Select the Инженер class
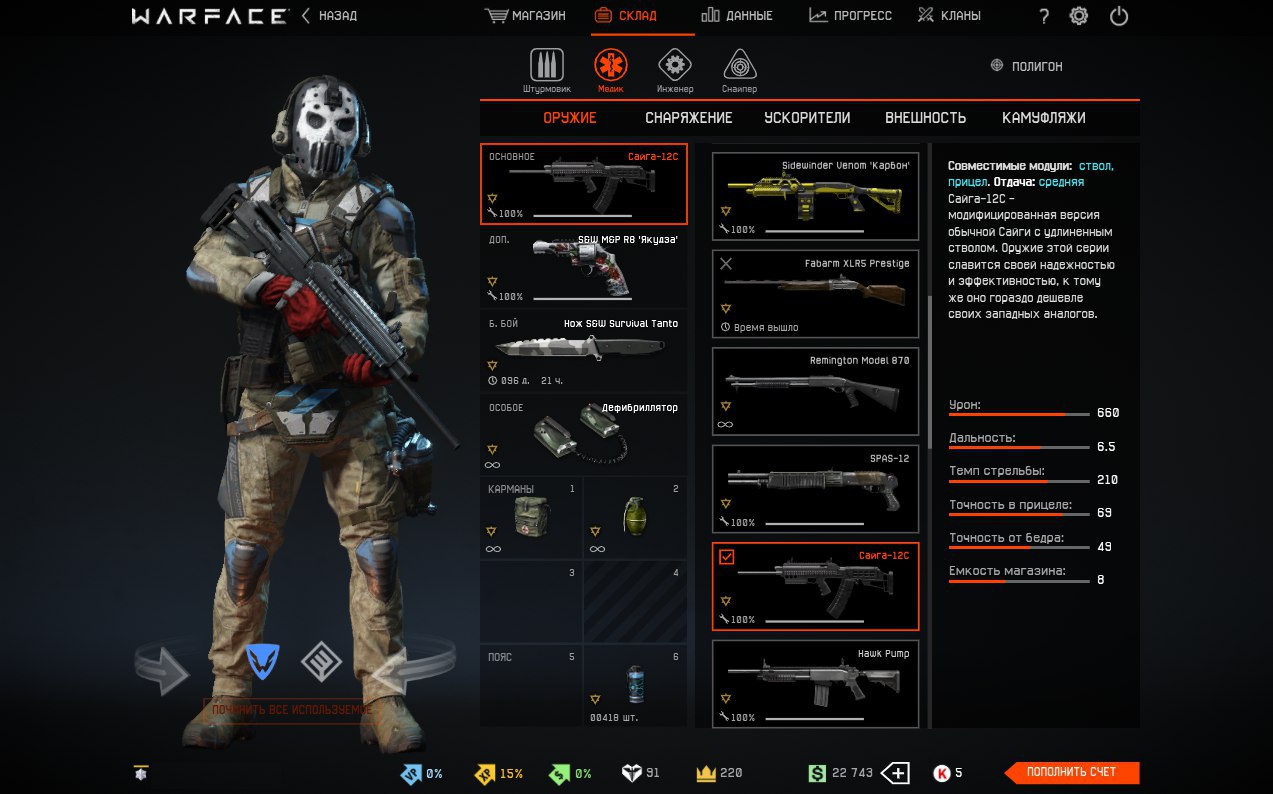Screen dimensions: 1273x794 tap(675, 70)
